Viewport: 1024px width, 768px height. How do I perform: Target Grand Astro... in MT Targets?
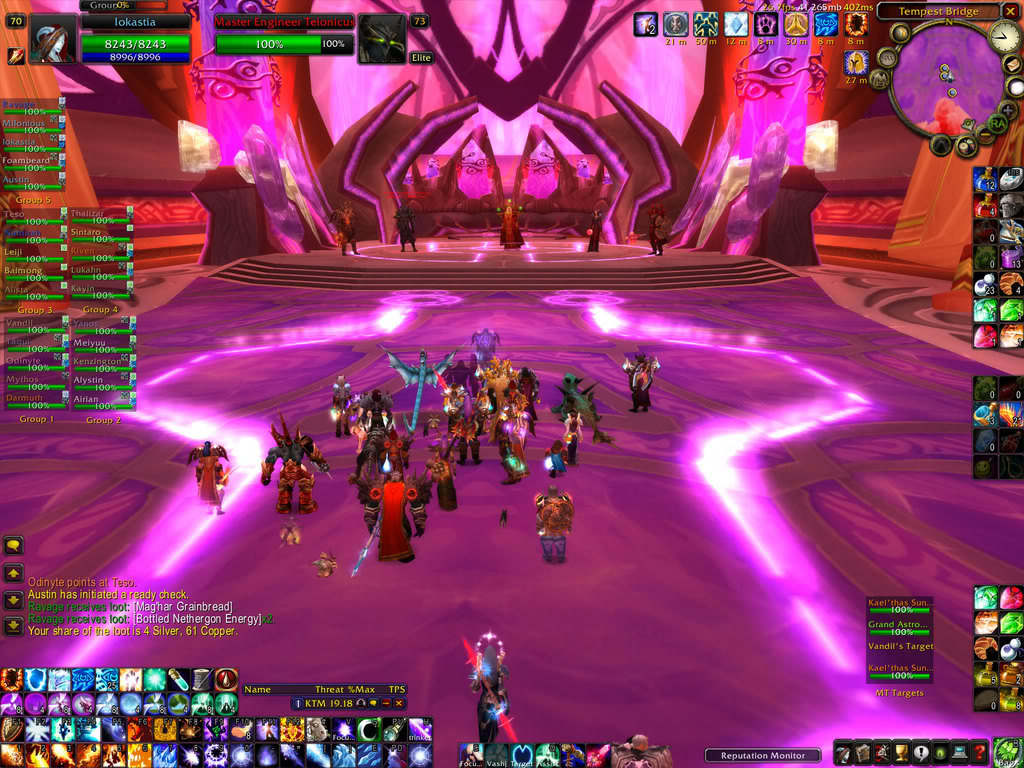click(x=900, y=629)
